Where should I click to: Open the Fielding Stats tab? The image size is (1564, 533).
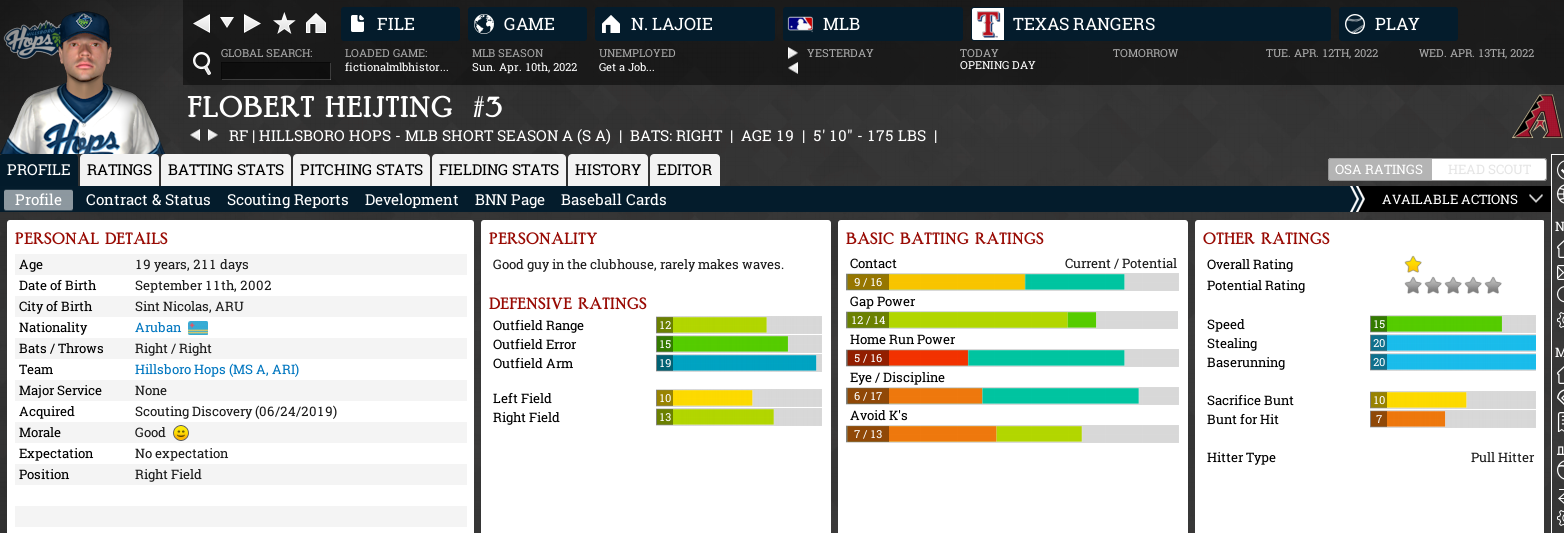click(499, 170)
